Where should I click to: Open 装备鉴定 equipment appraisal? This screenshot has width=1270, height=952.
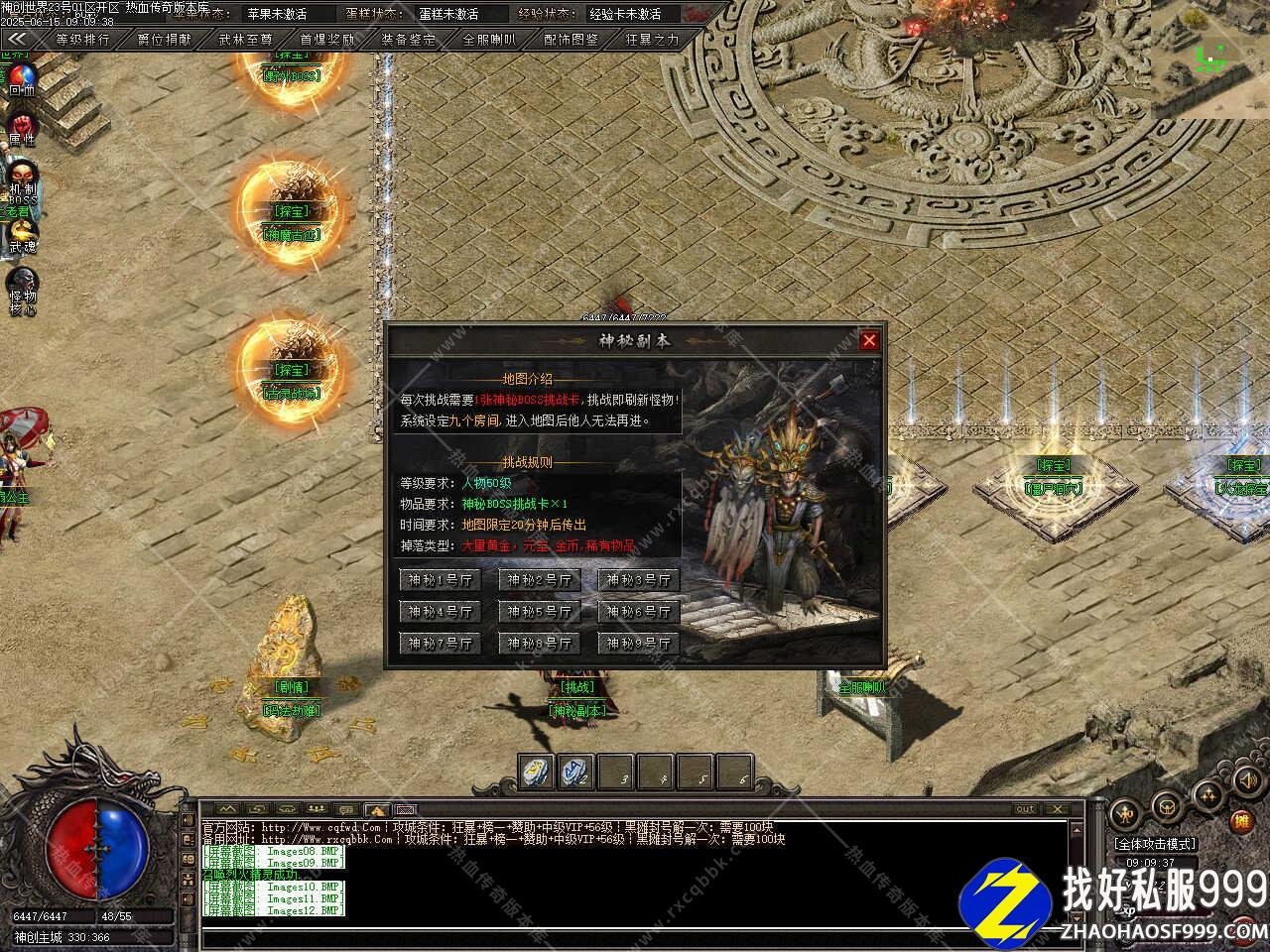(x=408, y=40)
